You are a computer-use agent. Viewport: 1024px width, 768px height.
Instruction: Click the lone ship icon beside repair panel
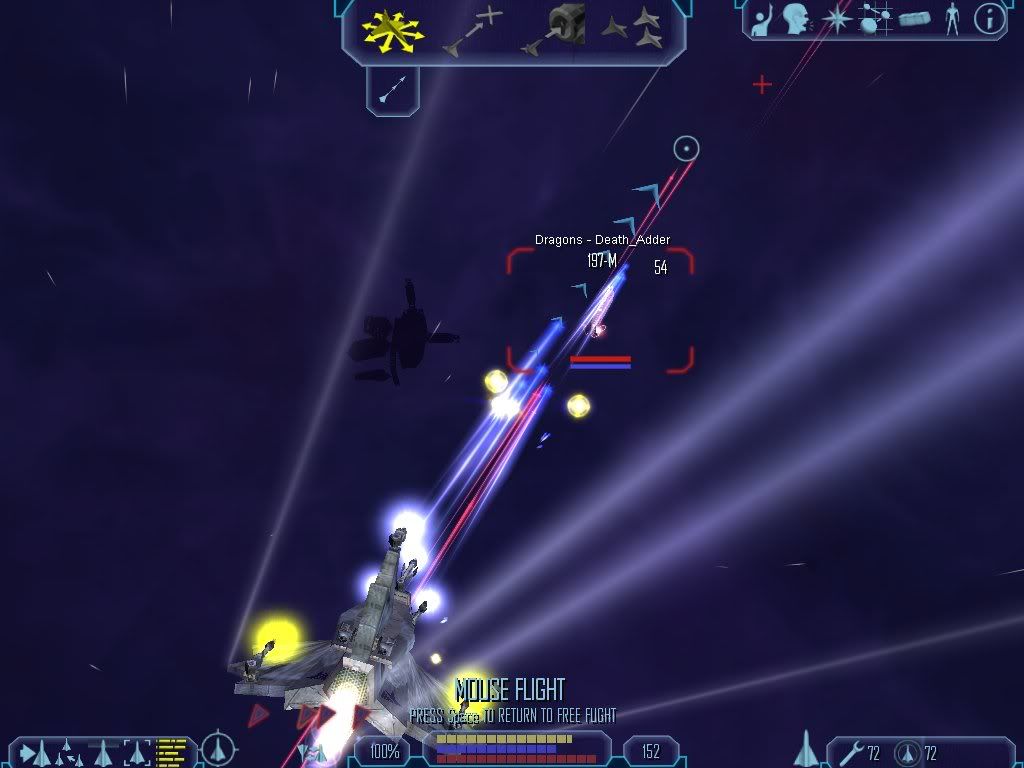[806, 748]
